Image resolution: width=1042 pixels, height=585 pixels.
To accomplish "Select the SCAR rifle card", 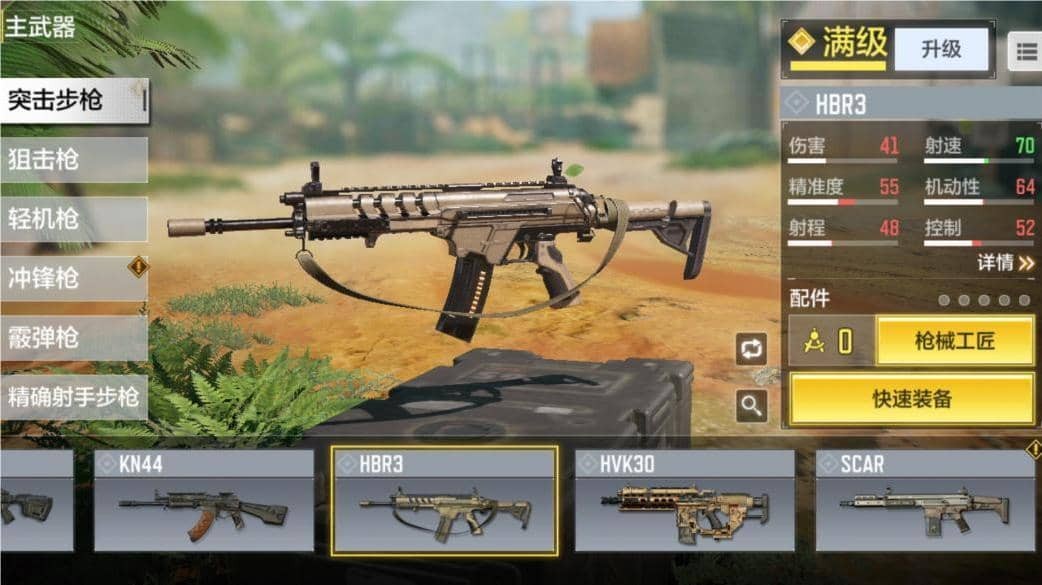I will (925, 501).
